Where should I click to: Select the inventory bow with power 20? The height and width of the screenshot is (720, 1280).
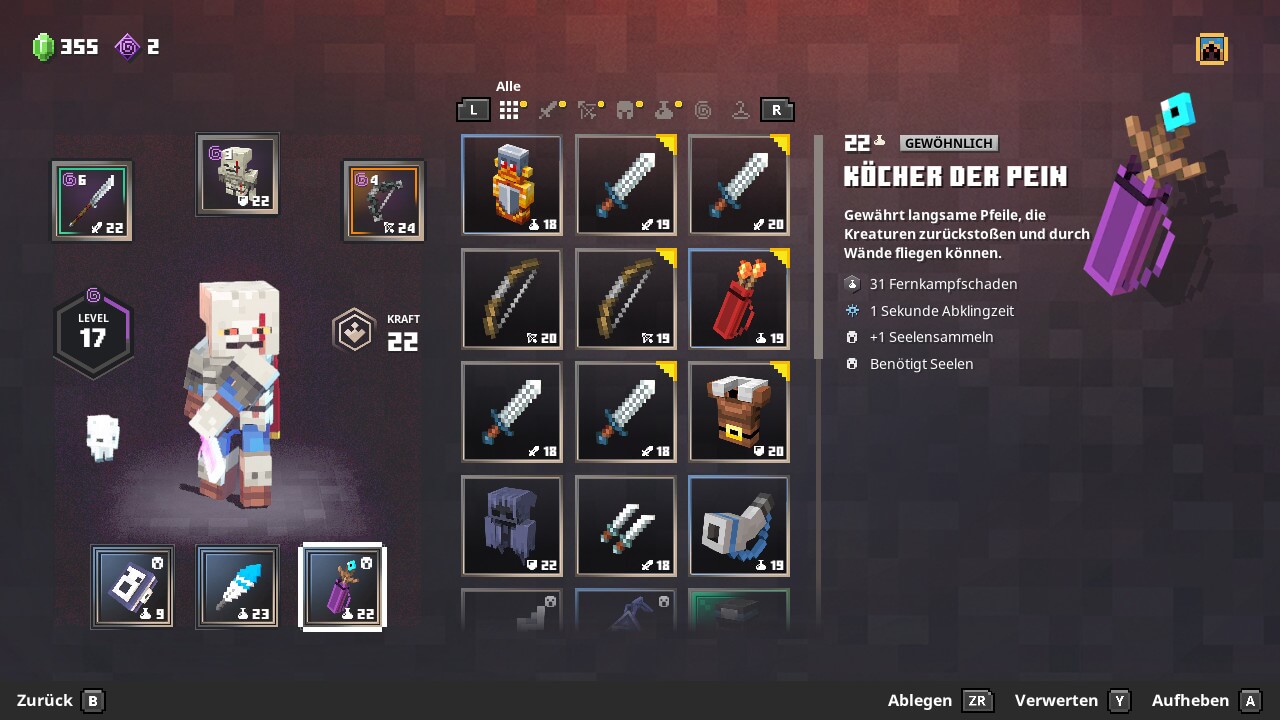click(x=511, y=299)
